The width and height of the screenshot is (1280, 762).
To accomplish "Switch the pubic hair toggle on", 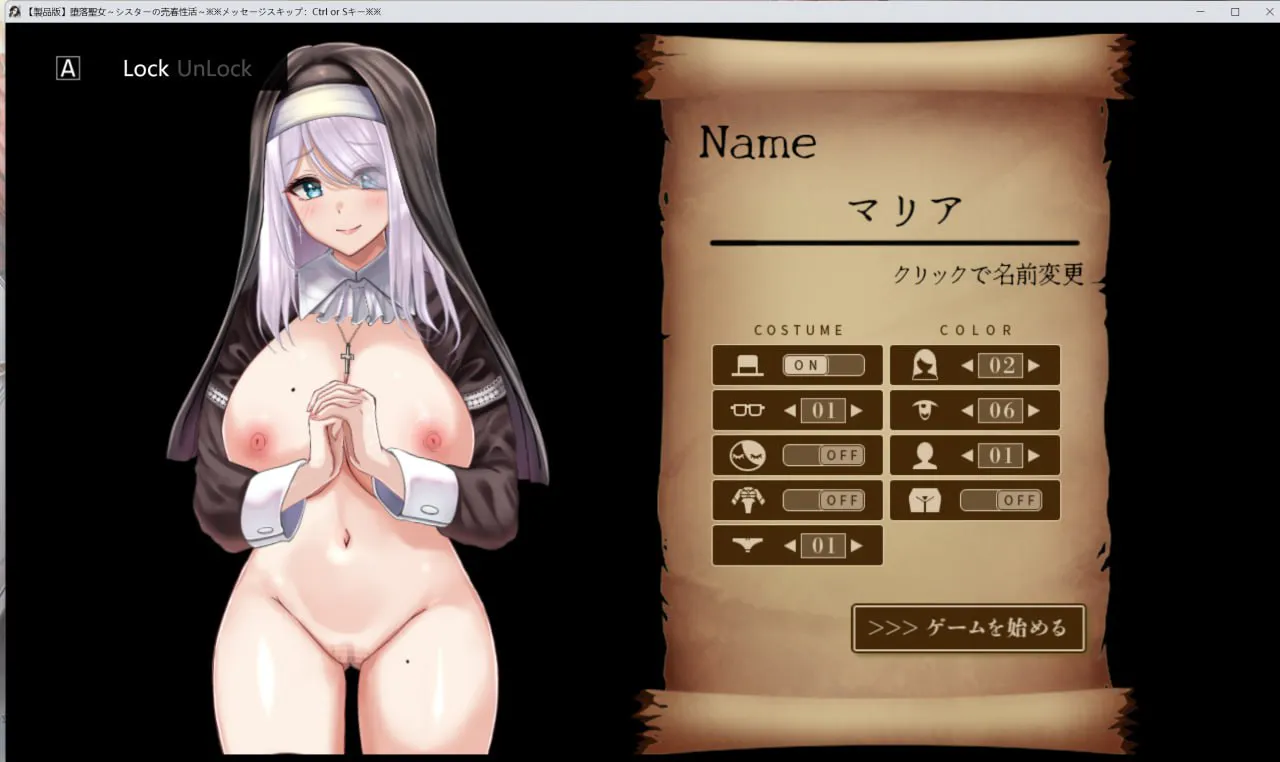I will (x=1000, y=499).
